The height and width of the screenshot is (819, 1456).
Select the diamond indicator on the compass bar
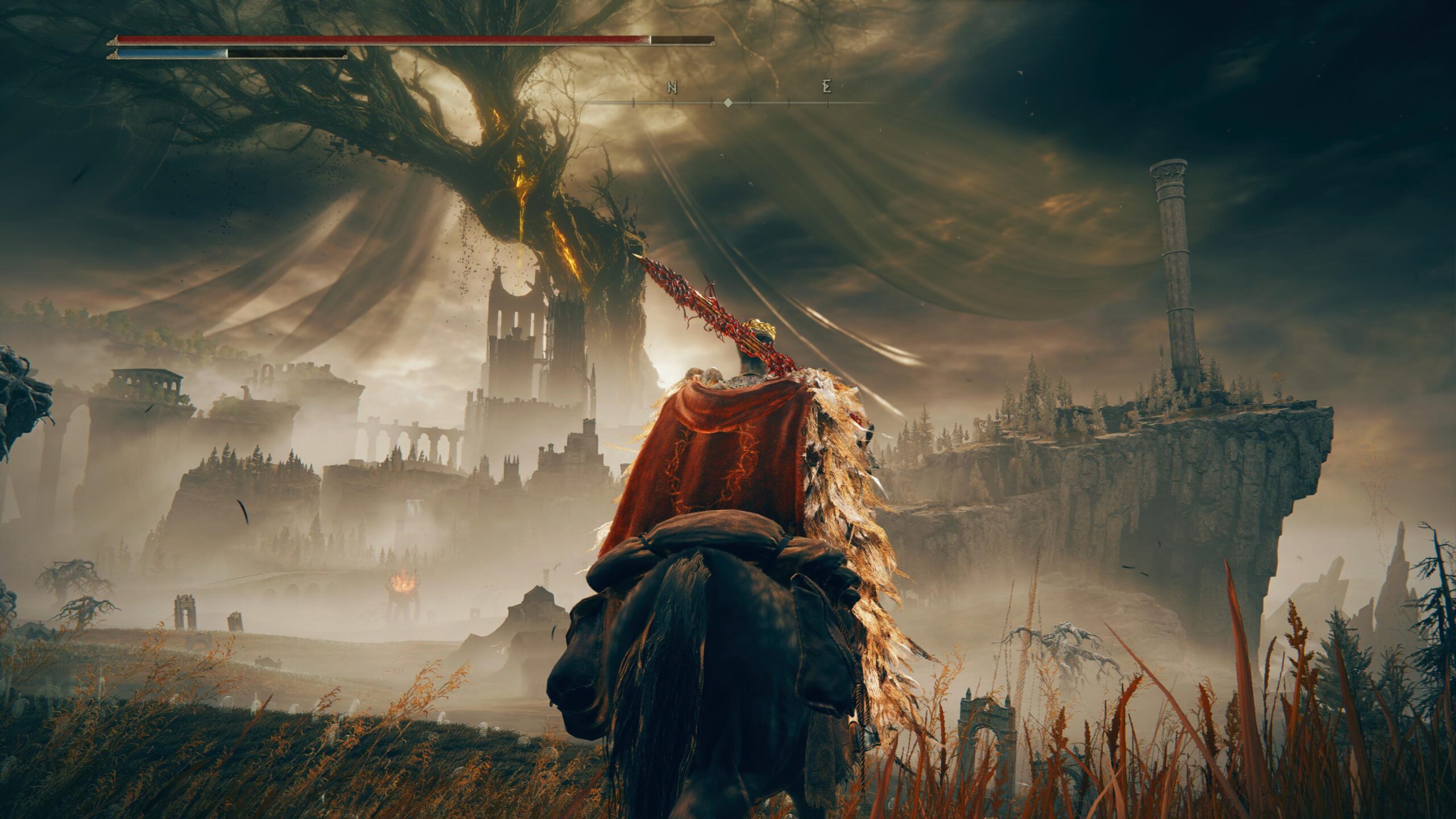(728, 104)
